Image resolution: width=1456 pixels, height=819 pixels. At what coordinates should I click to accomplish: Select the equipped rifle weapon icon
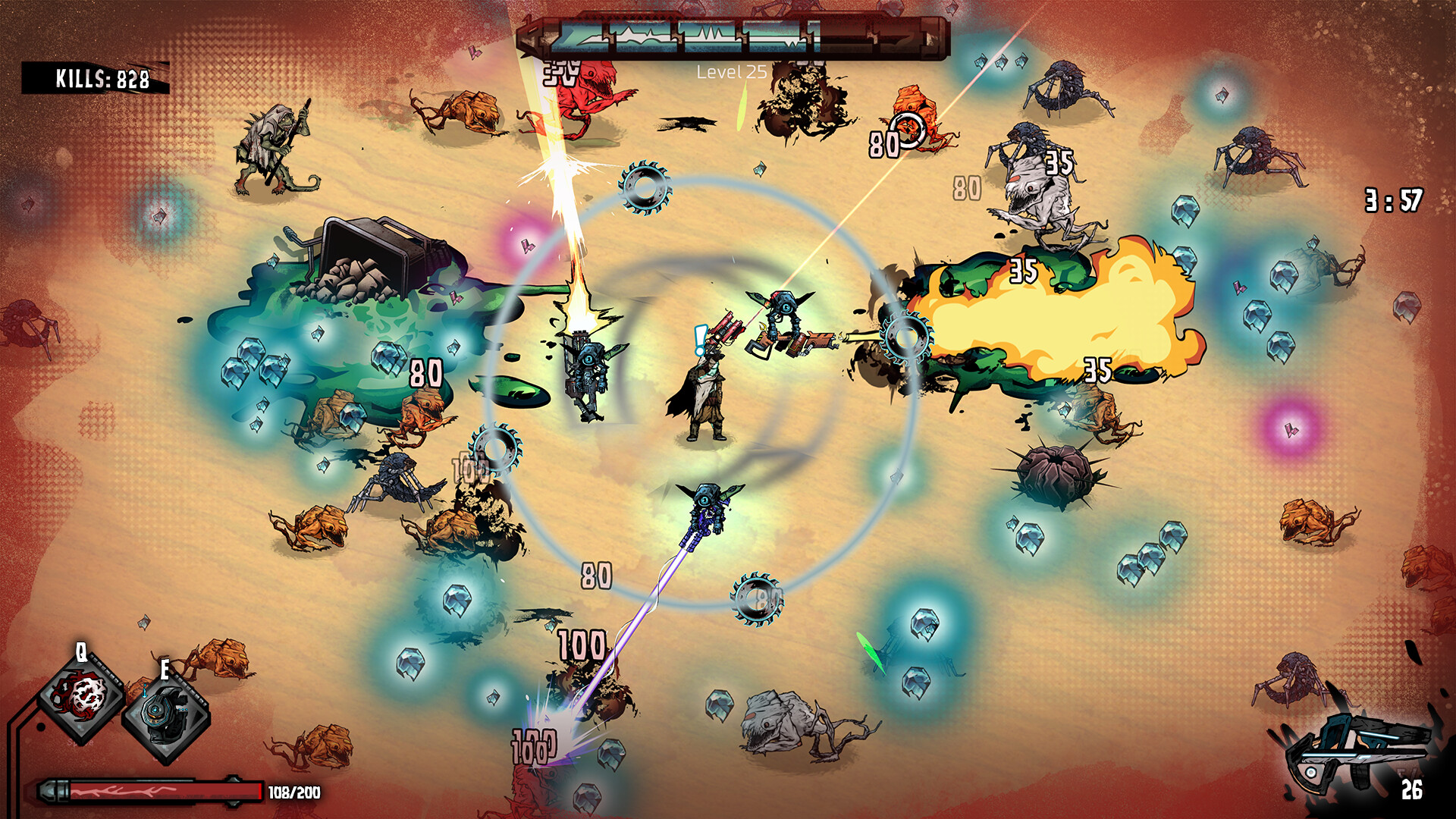pyautogui.click(x=1355, y=751)
